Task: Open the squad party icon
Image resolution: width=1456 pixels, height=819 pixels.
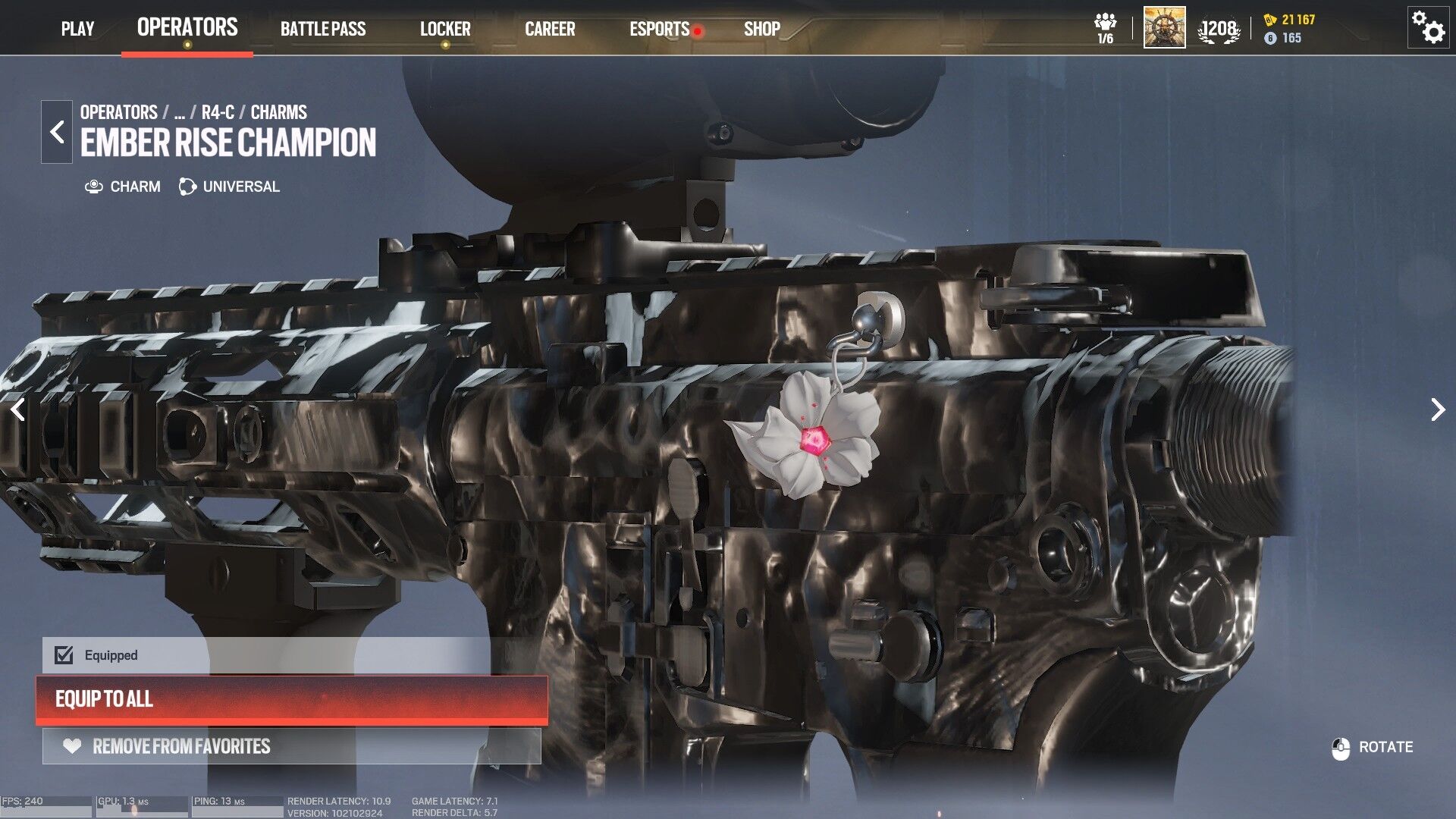Action: (1105, 28)
